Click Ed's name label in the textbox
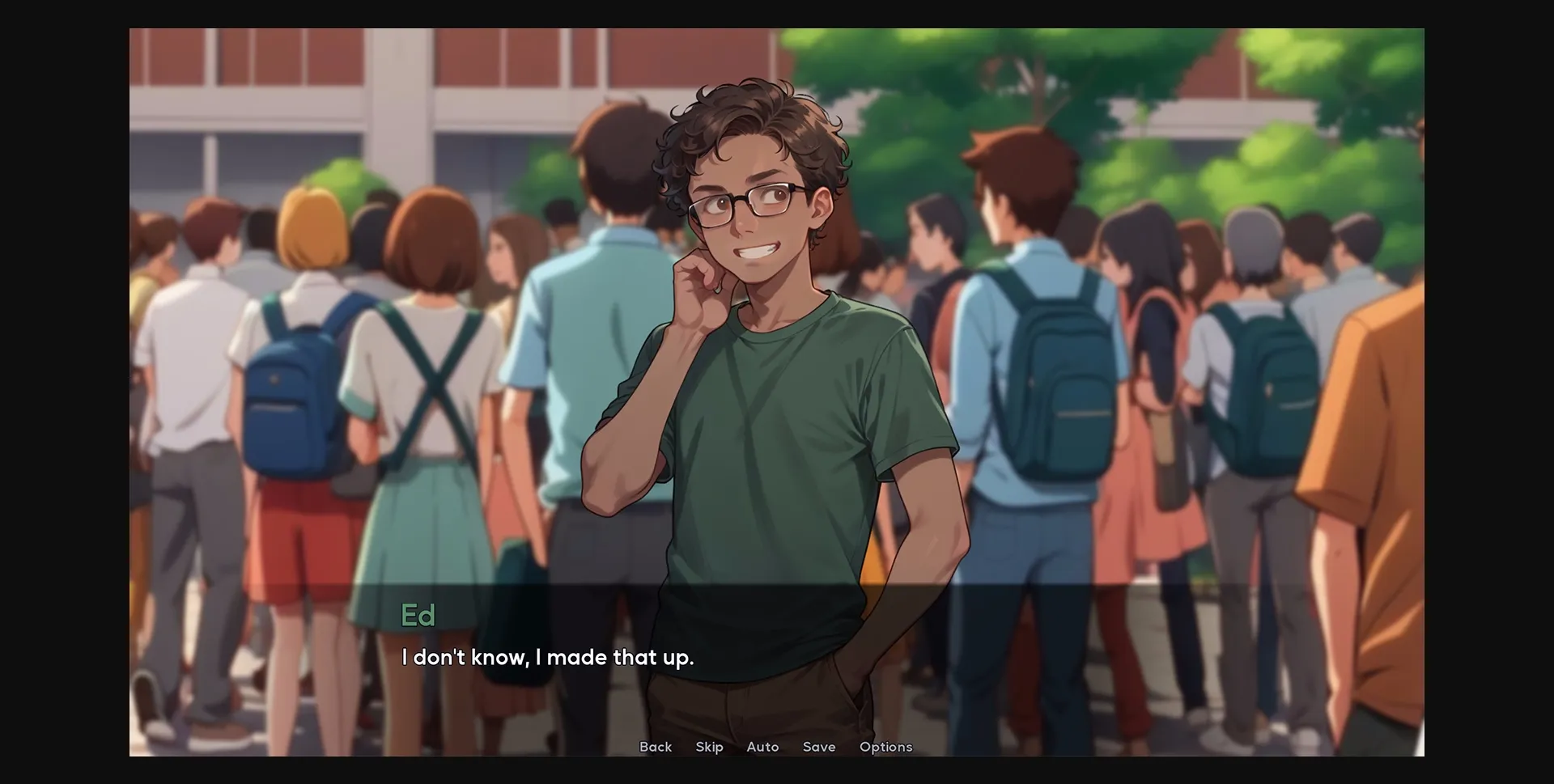 (418, 615)
